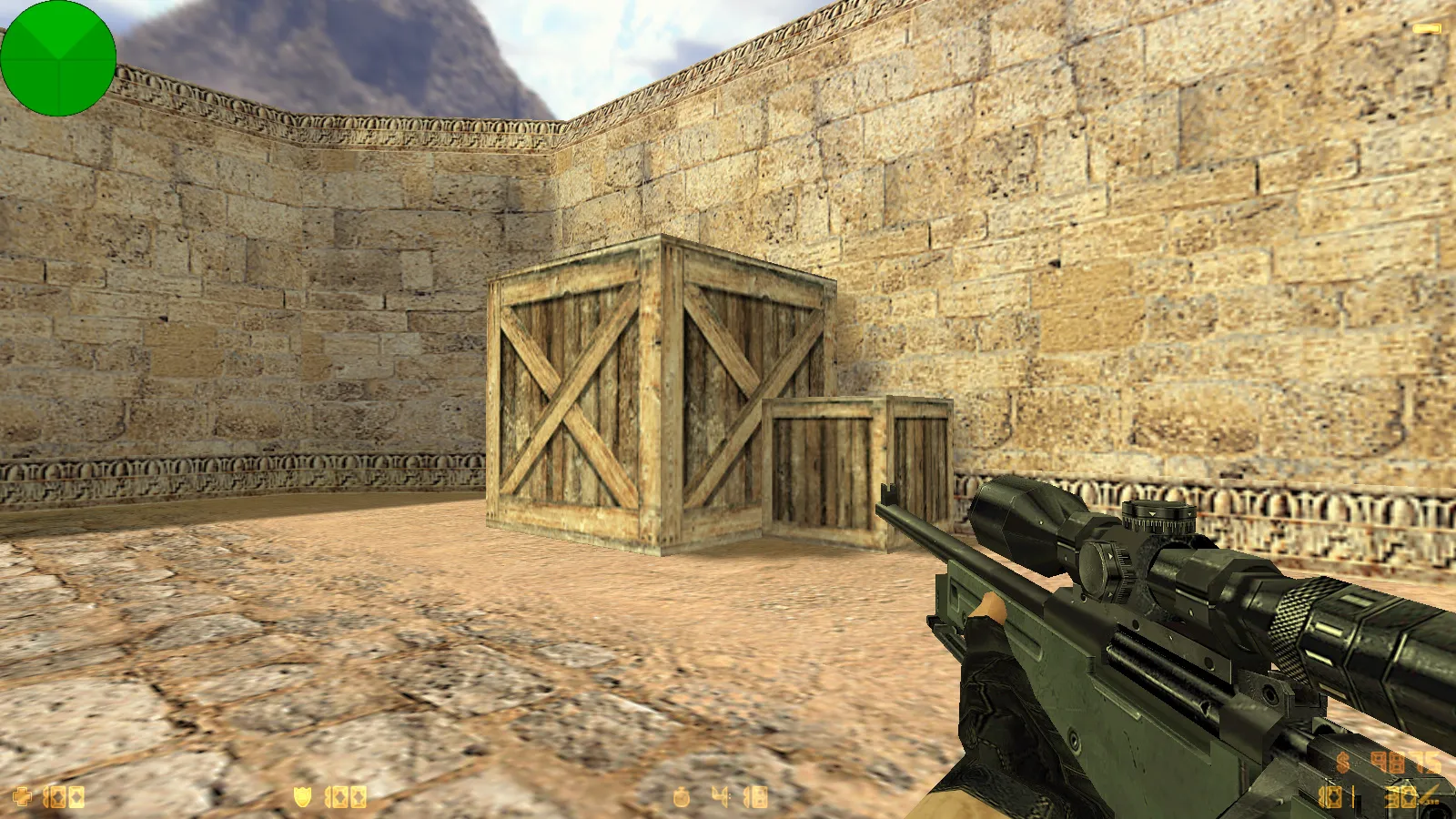Viewport: 1456px width, 819px height.
Task: Click the reserve ammo count of 30
Action: click(1399, 796)
